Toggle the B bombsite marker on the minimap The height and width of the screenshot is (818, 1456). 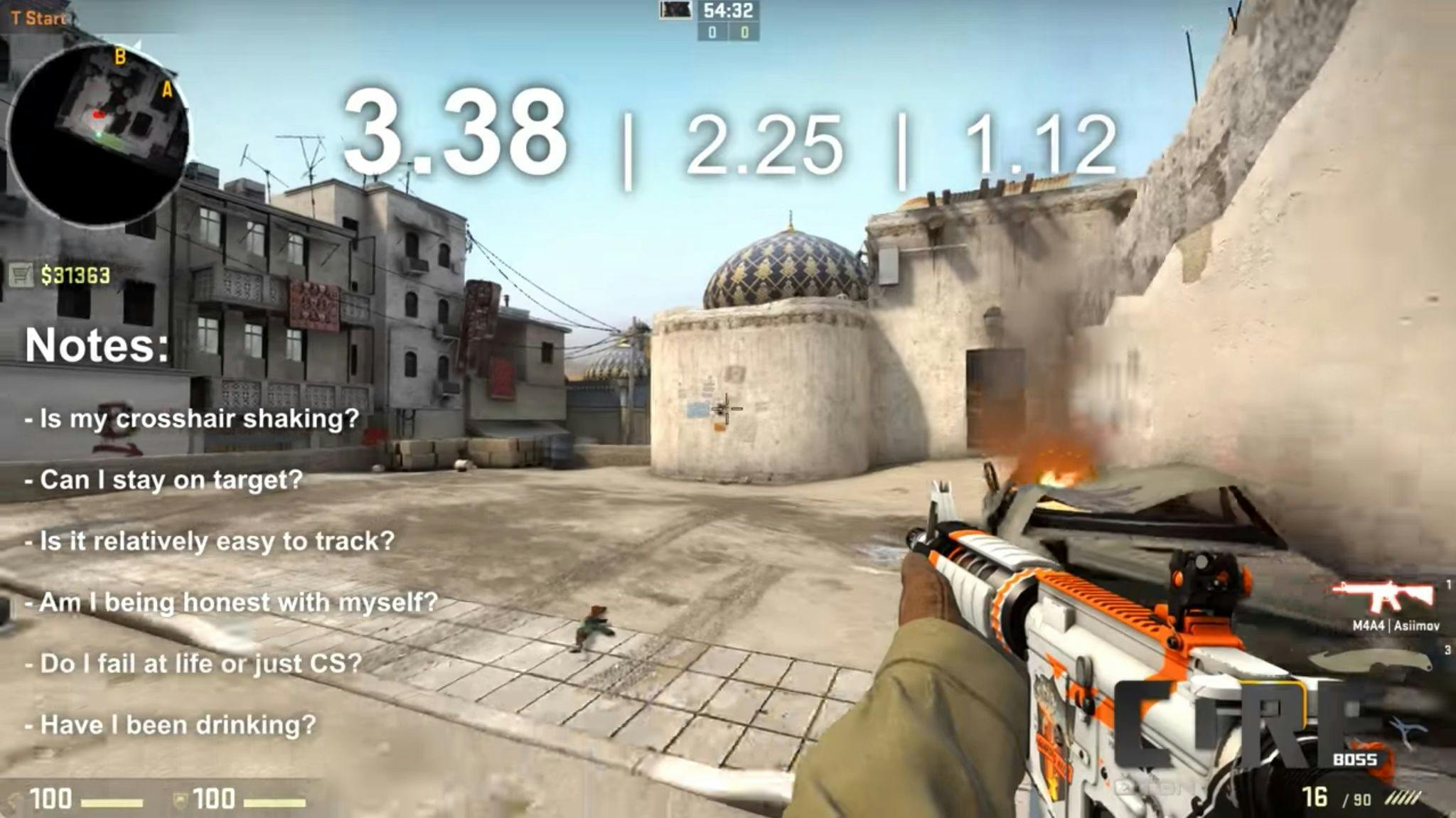click(x=119, y=56)
